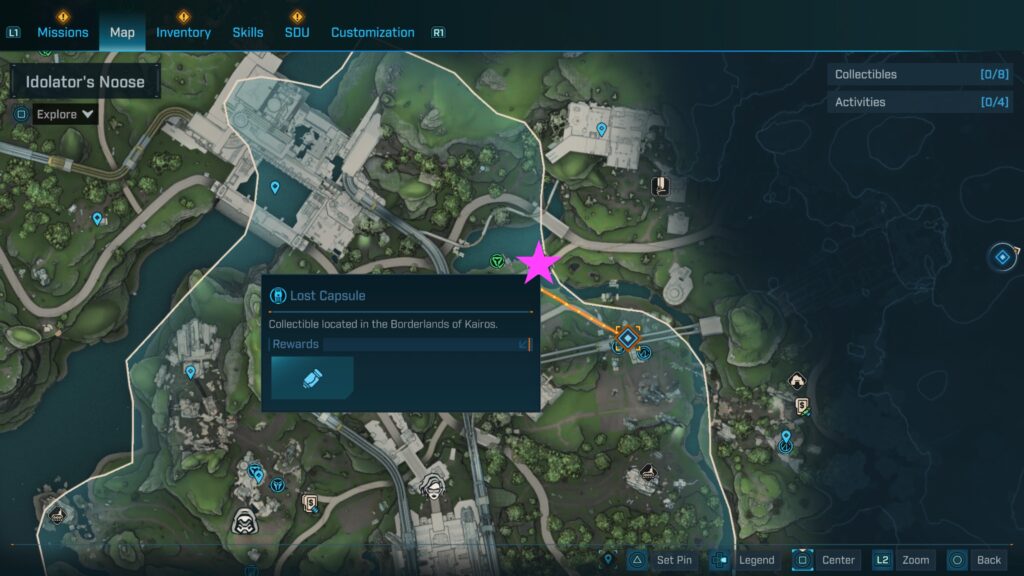Go to the Skills tab
Screen dimensions: 1024x576
[248, 32]
